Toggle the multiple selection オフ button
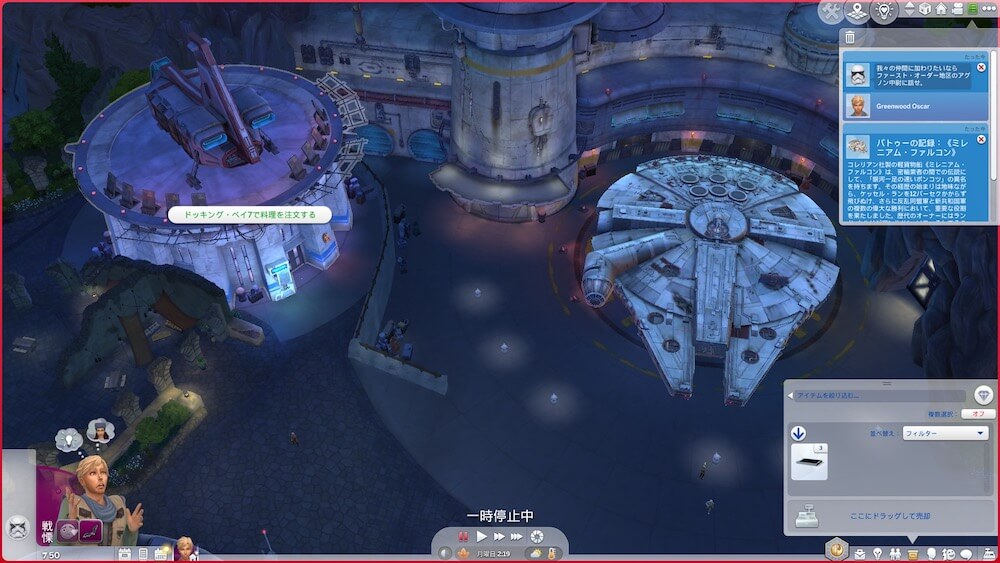 tap(976, 414)
